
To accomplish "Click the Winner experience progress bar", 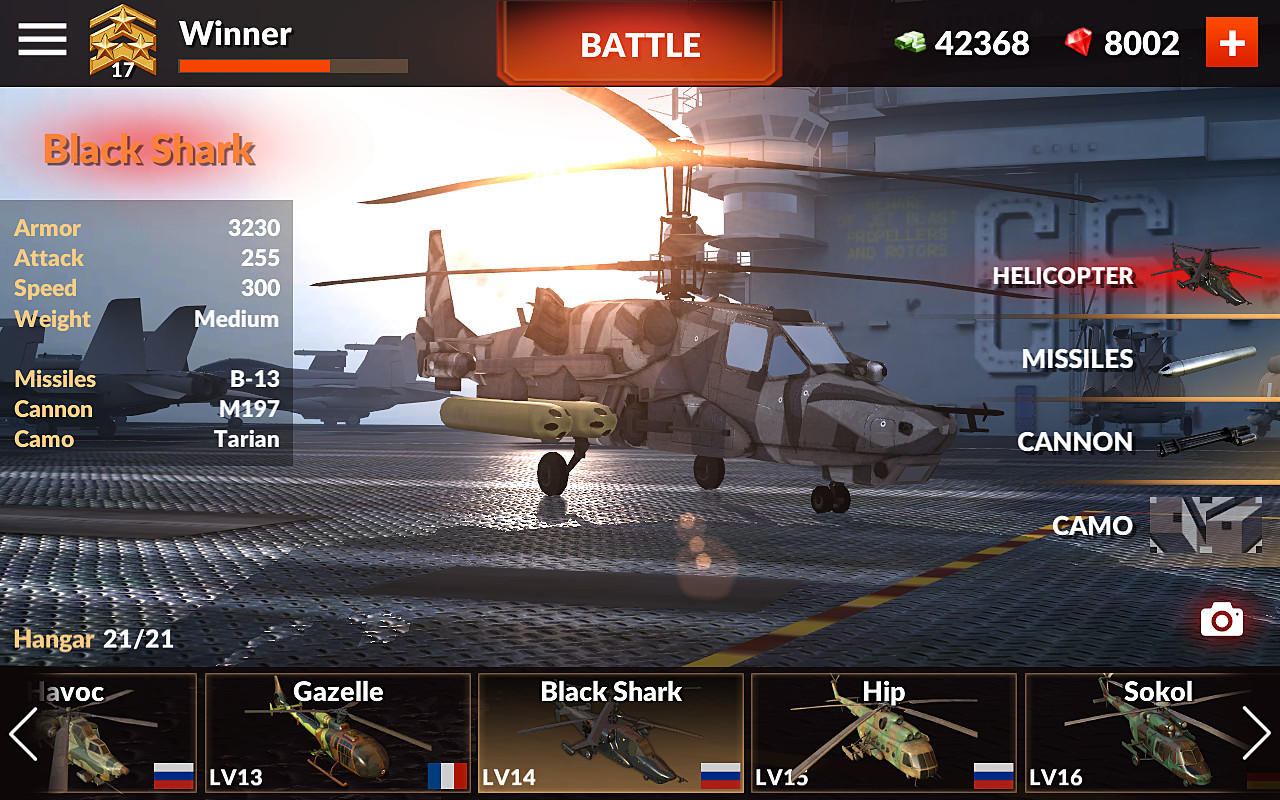I will (292, 63).
